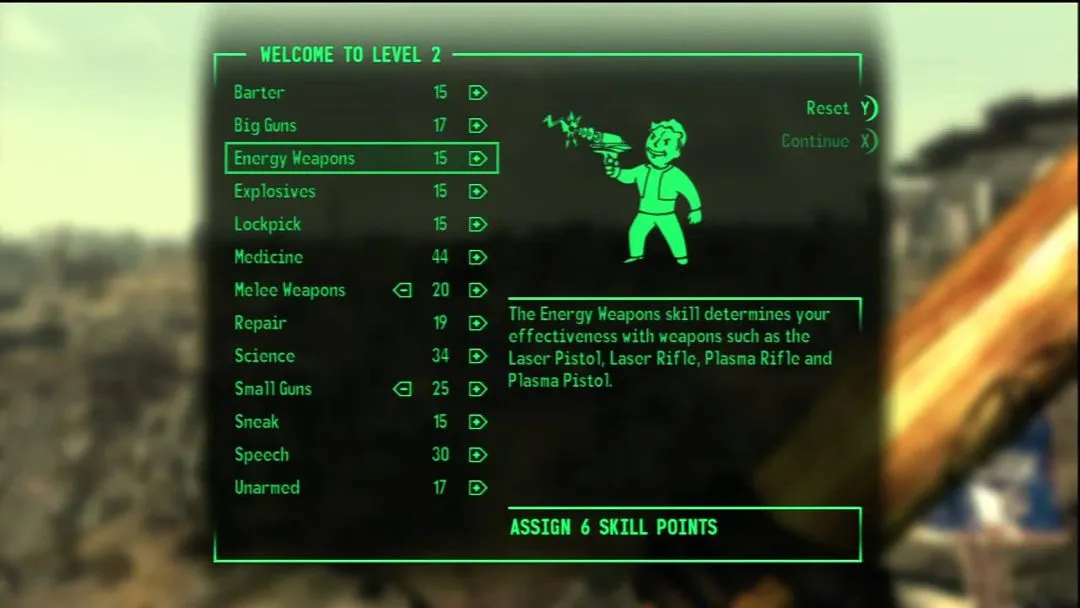Add a point to Medicine using its arrow
Screen dimensions: 1080x608
[478, 257]
